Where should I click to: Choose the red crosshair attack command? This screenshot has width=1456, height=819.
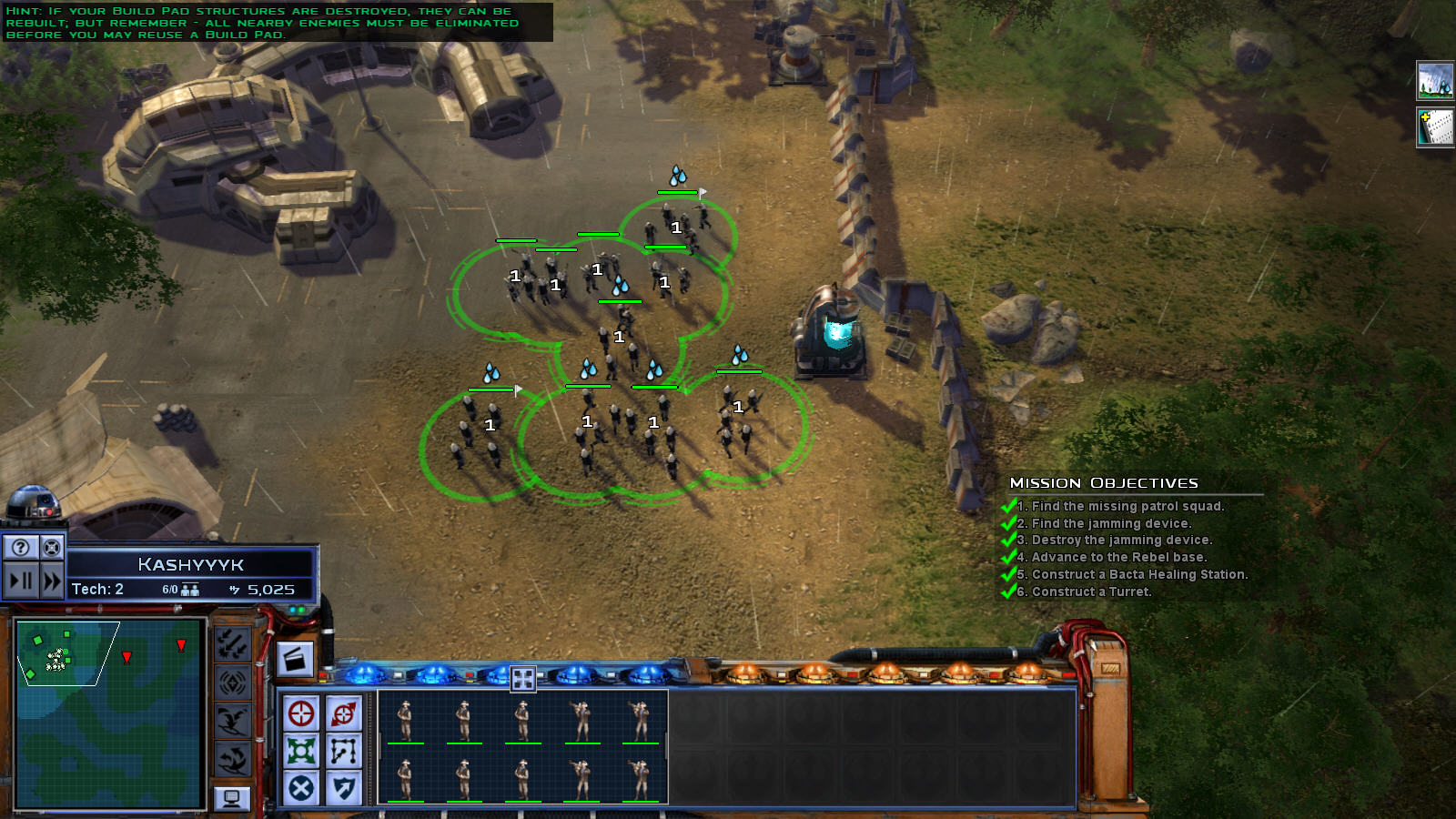(x=301, y=713)
